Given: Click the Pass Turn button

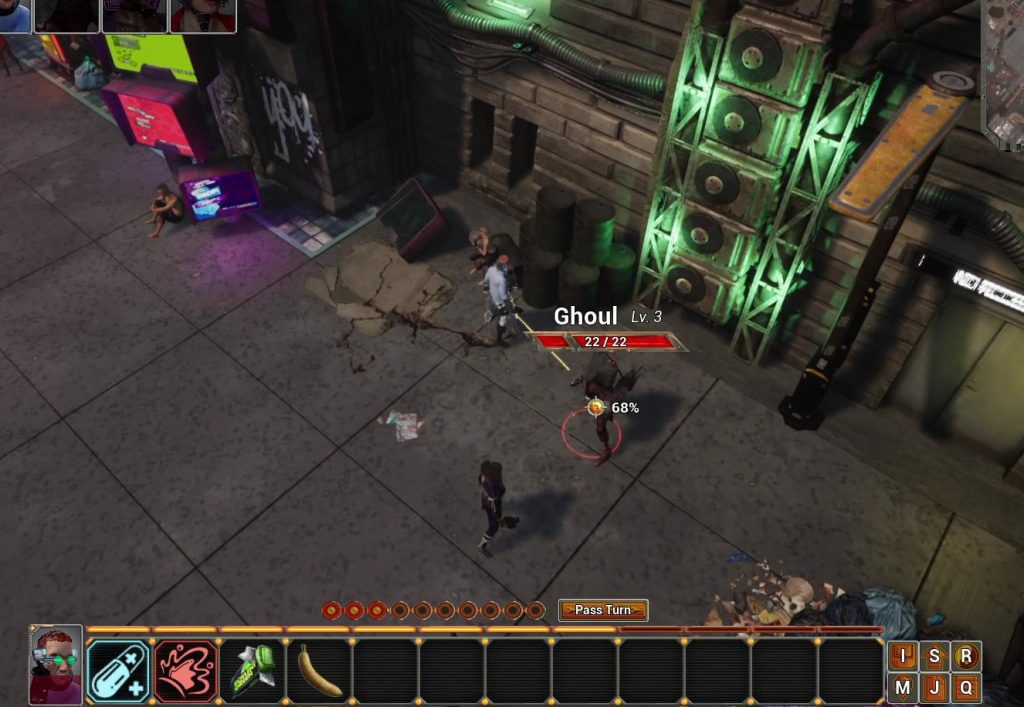Looking at the screenshot, I should (x=603, y=610).
